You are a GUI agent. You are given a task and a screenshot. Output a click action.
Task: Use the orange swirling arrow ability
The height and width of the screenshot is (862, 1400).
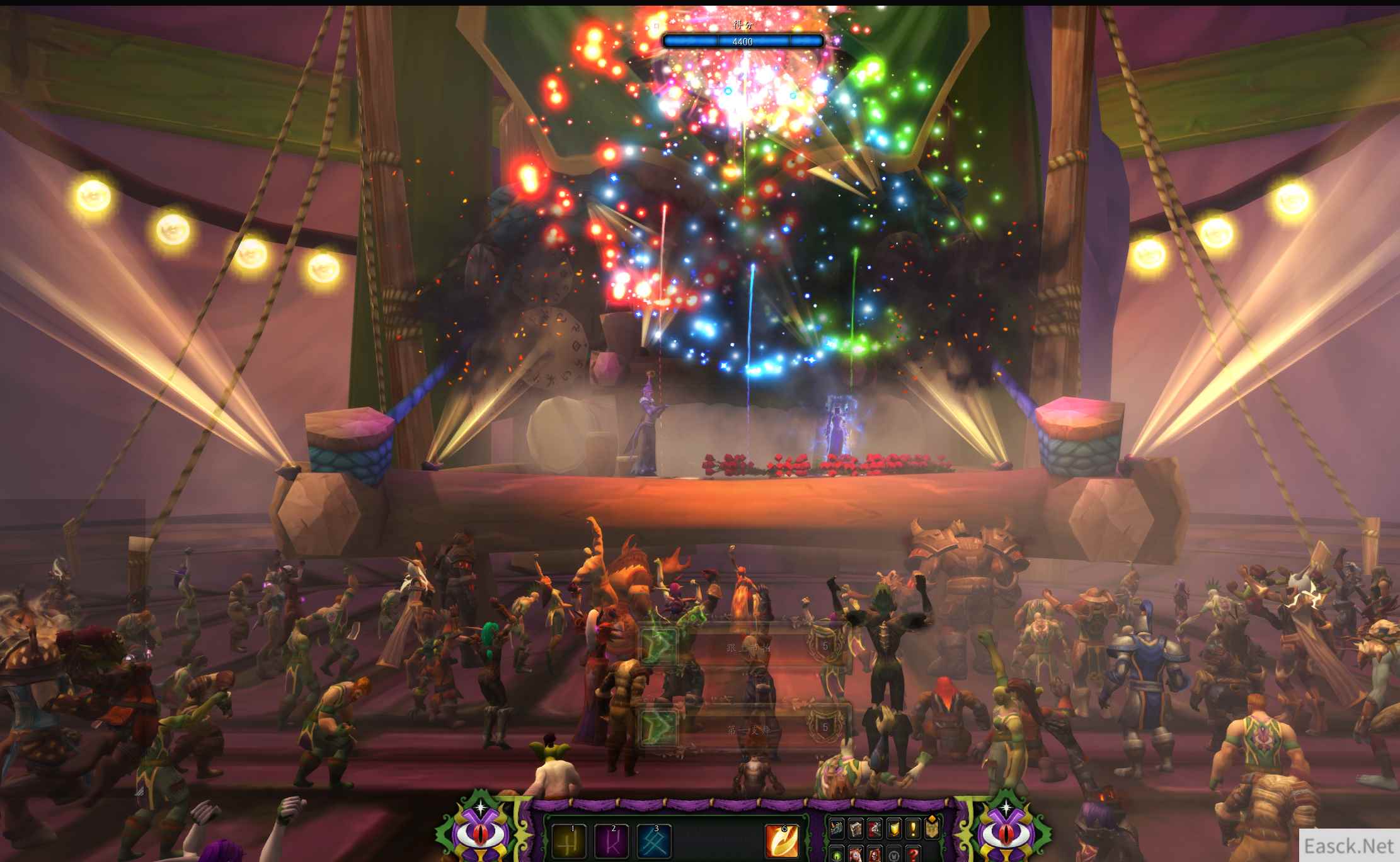click(x=782, y=841)
